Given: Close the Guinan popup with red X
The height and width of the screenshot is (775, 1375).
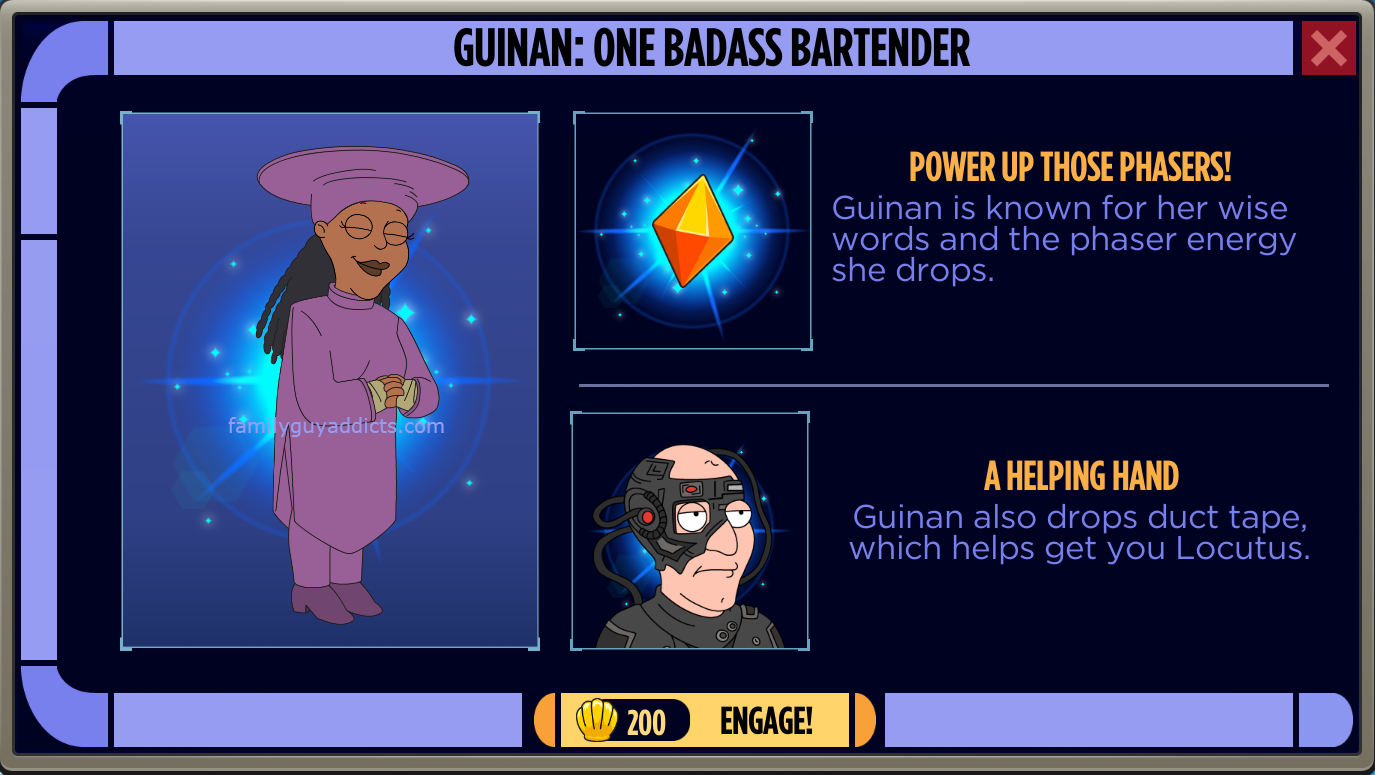Looking at the screenshot, I should point(1328,48).
